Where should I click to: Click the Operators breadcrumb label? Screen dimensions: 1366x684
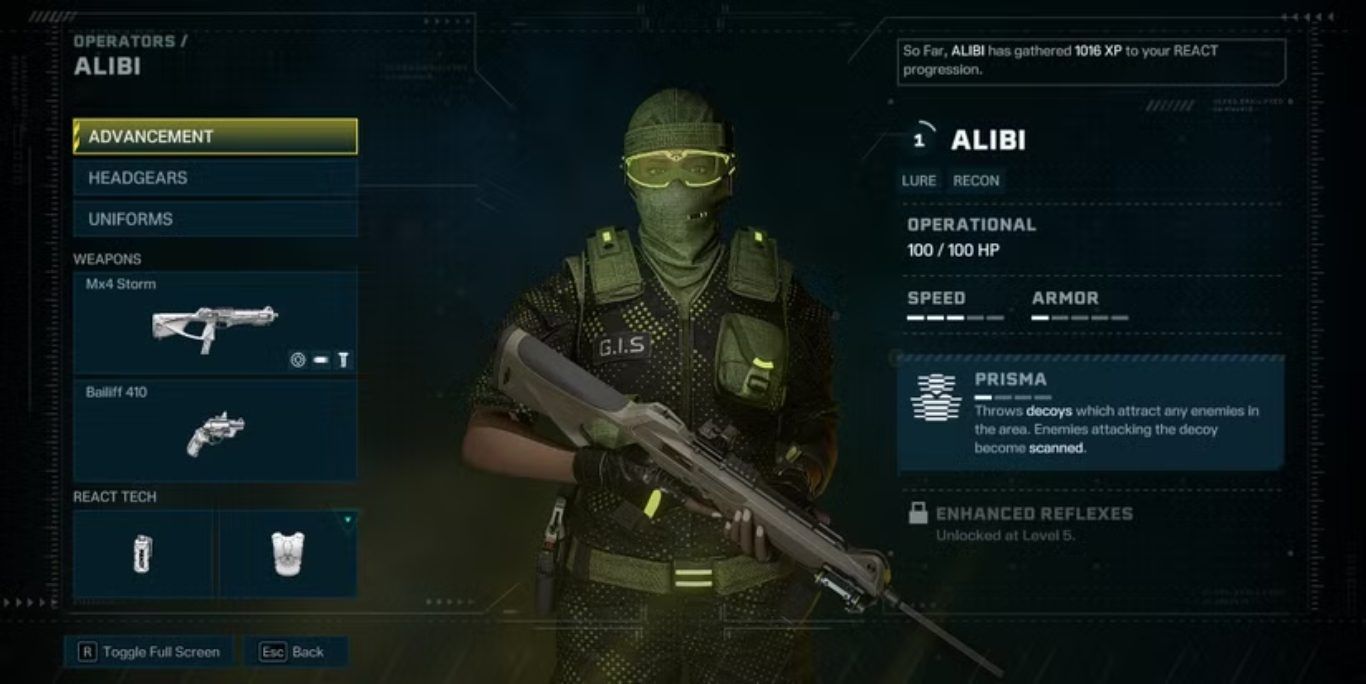(x=125, y=42)
